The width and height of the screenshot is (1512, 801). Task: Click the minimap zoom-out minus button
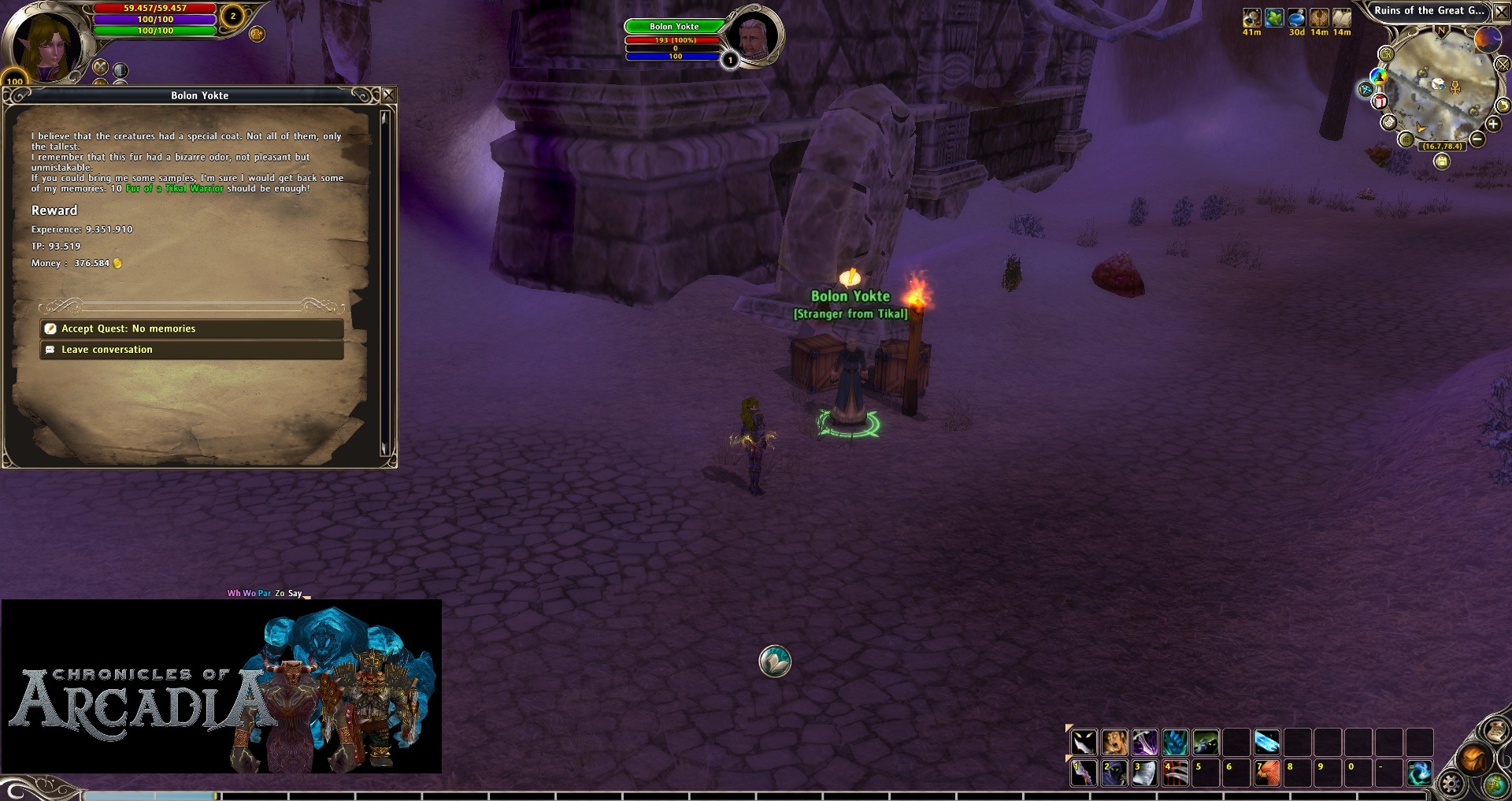1477,139
